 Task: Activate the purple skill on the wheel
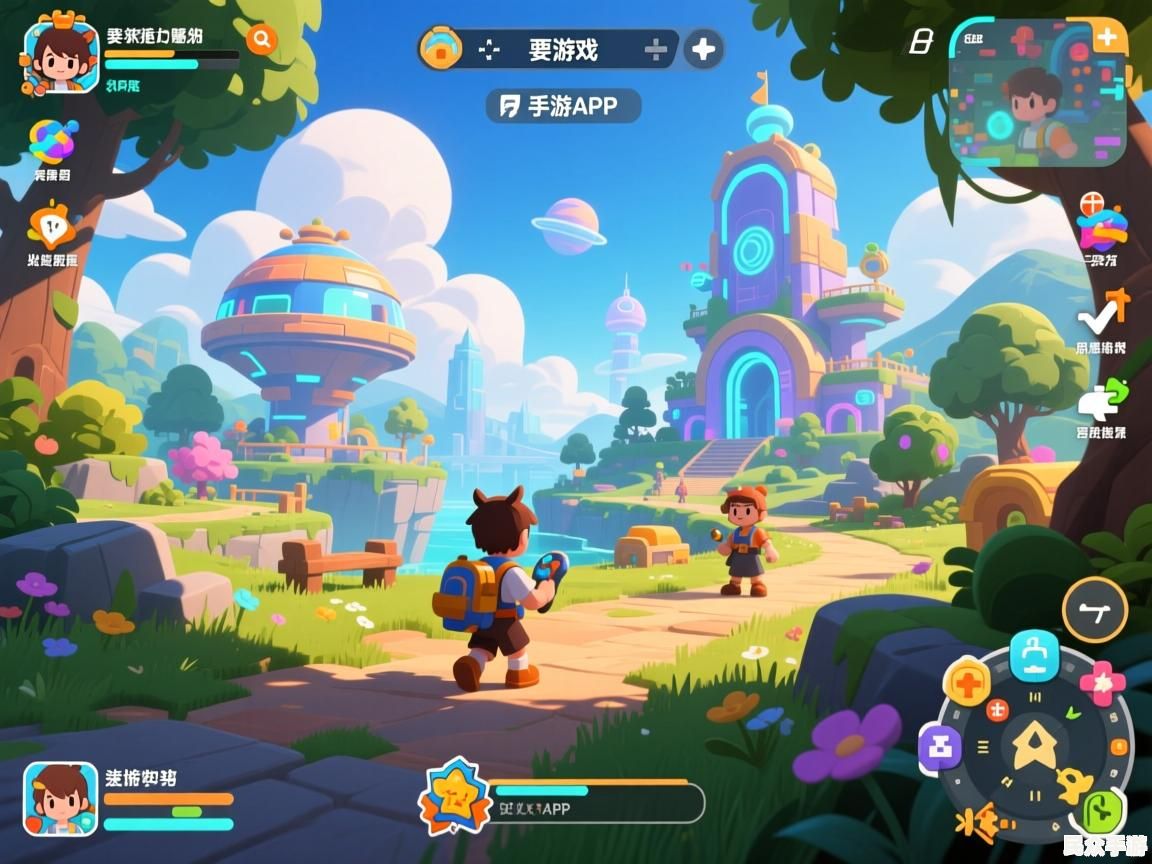tap(941, 746)
